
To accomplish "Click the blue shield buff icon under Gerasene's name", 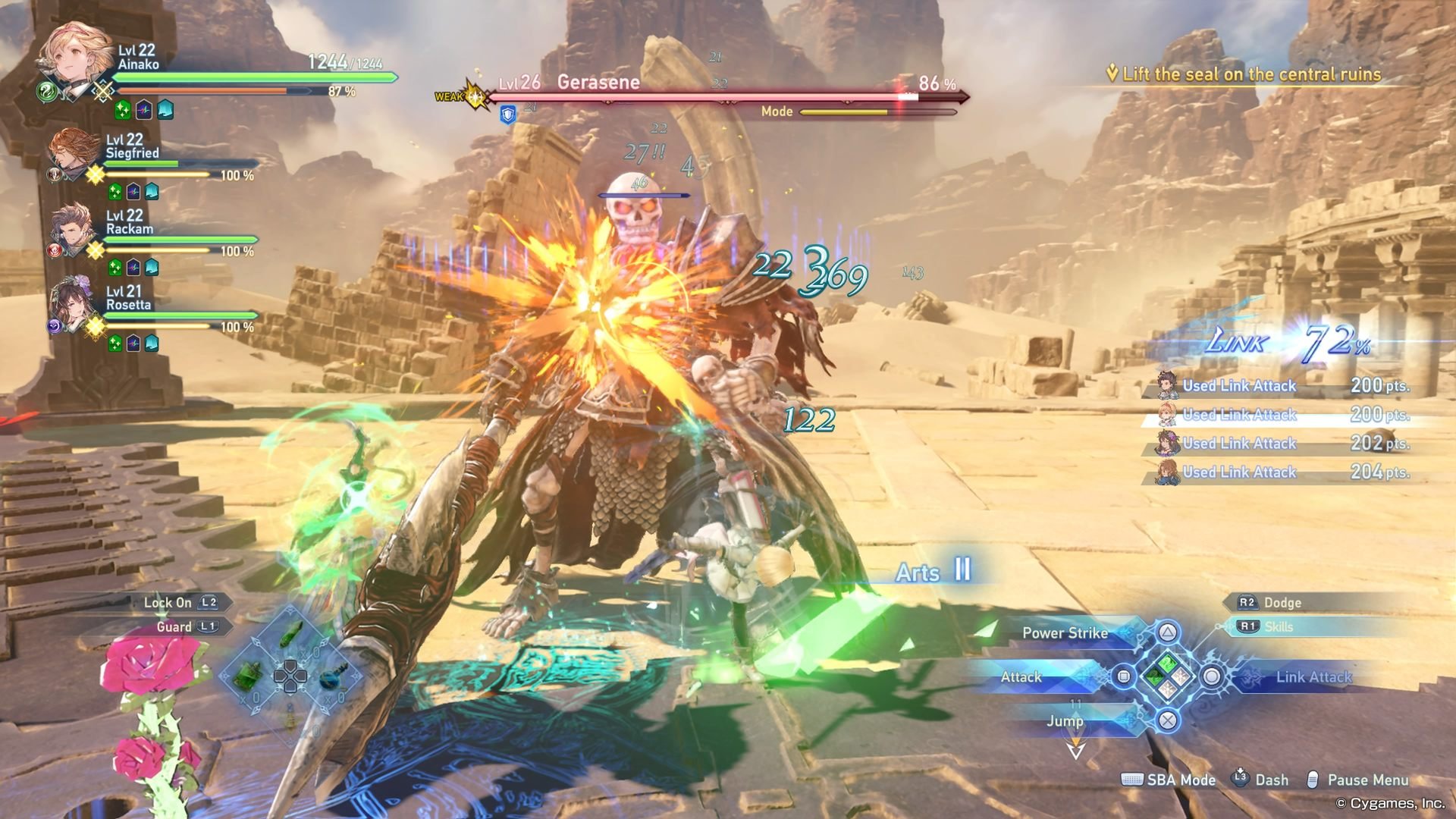I will (507, 113).
